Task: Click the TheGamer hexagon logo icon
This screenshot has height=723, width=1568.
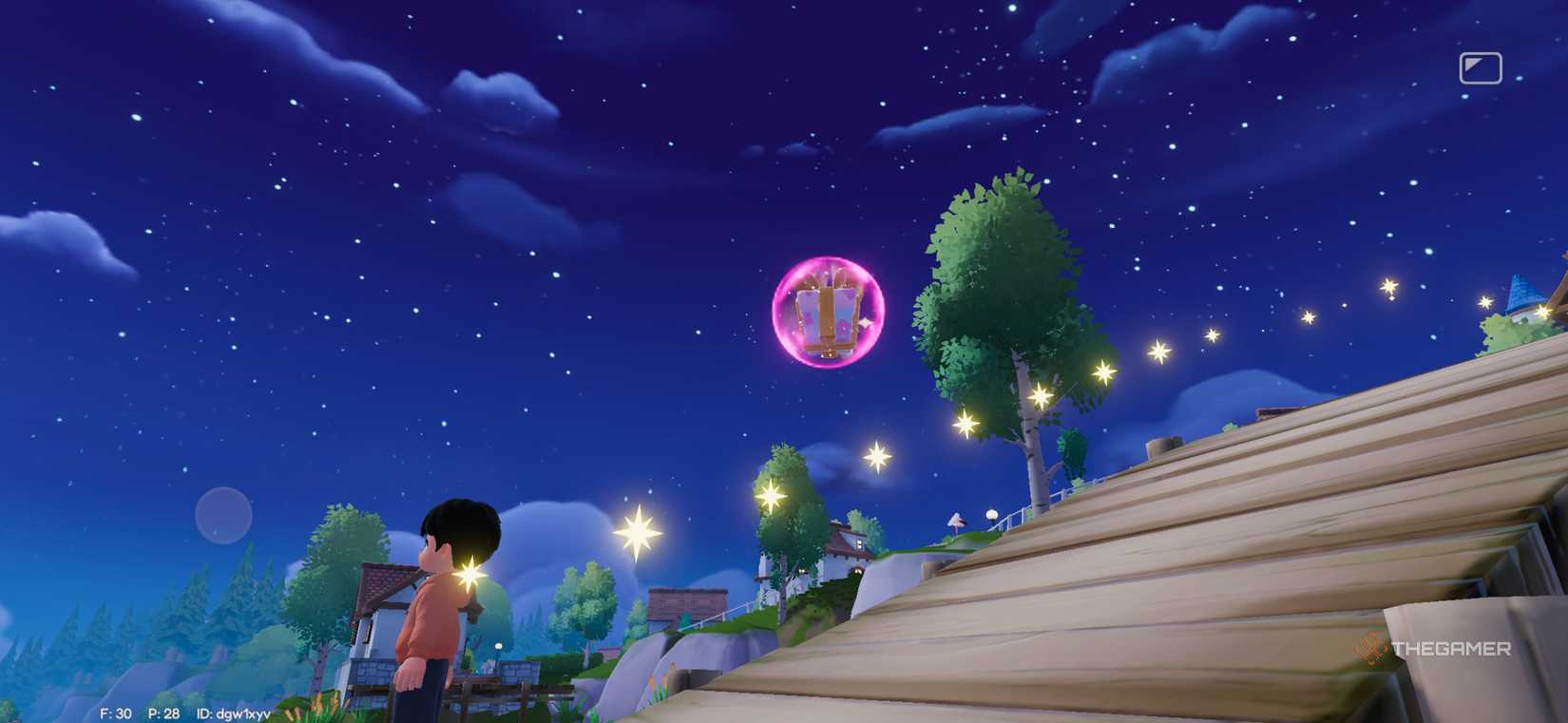Action: pos(1371,650)
